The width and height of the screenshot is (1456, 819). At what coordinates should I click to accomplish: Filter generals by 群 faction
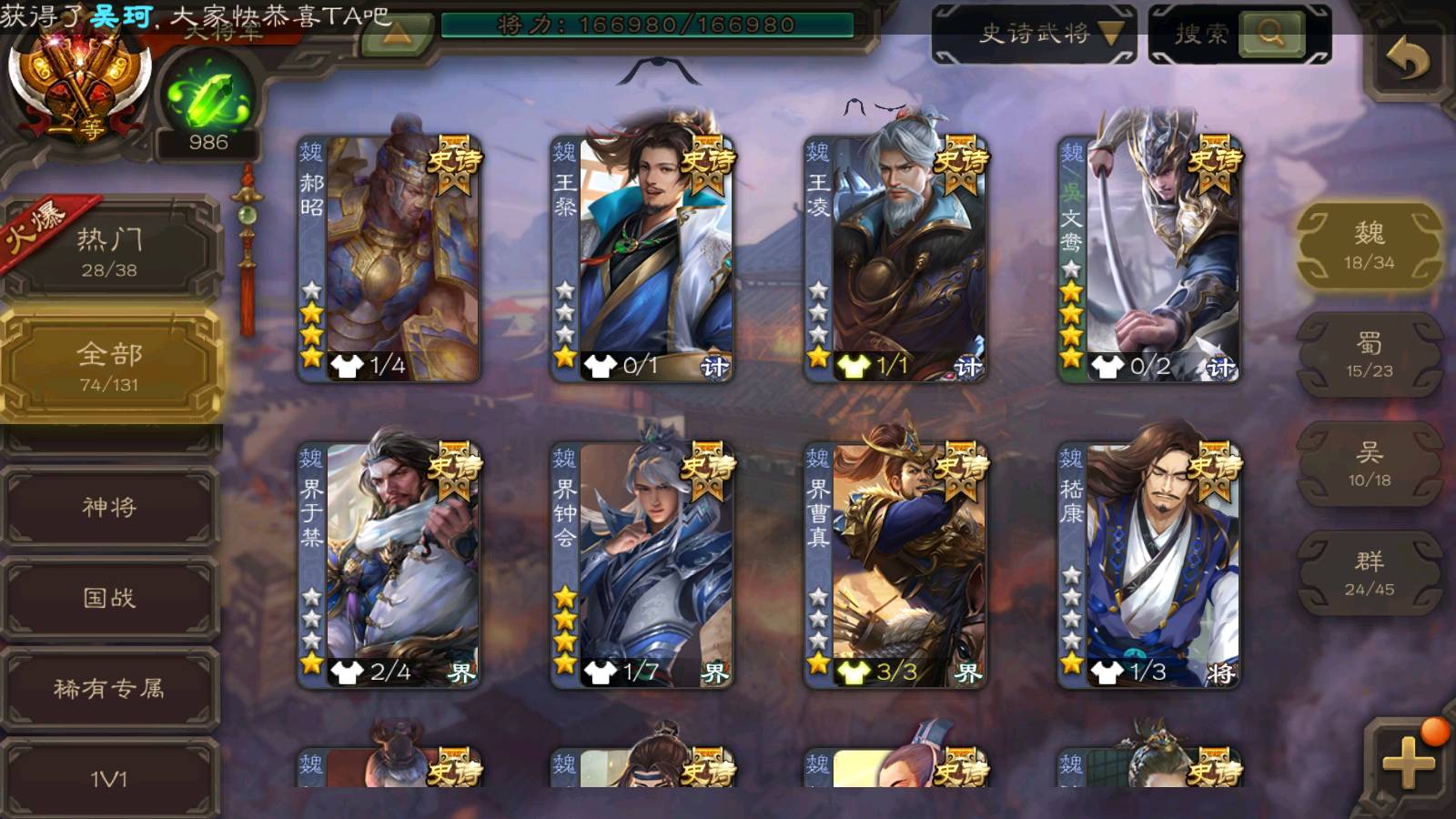point(1369,573)
